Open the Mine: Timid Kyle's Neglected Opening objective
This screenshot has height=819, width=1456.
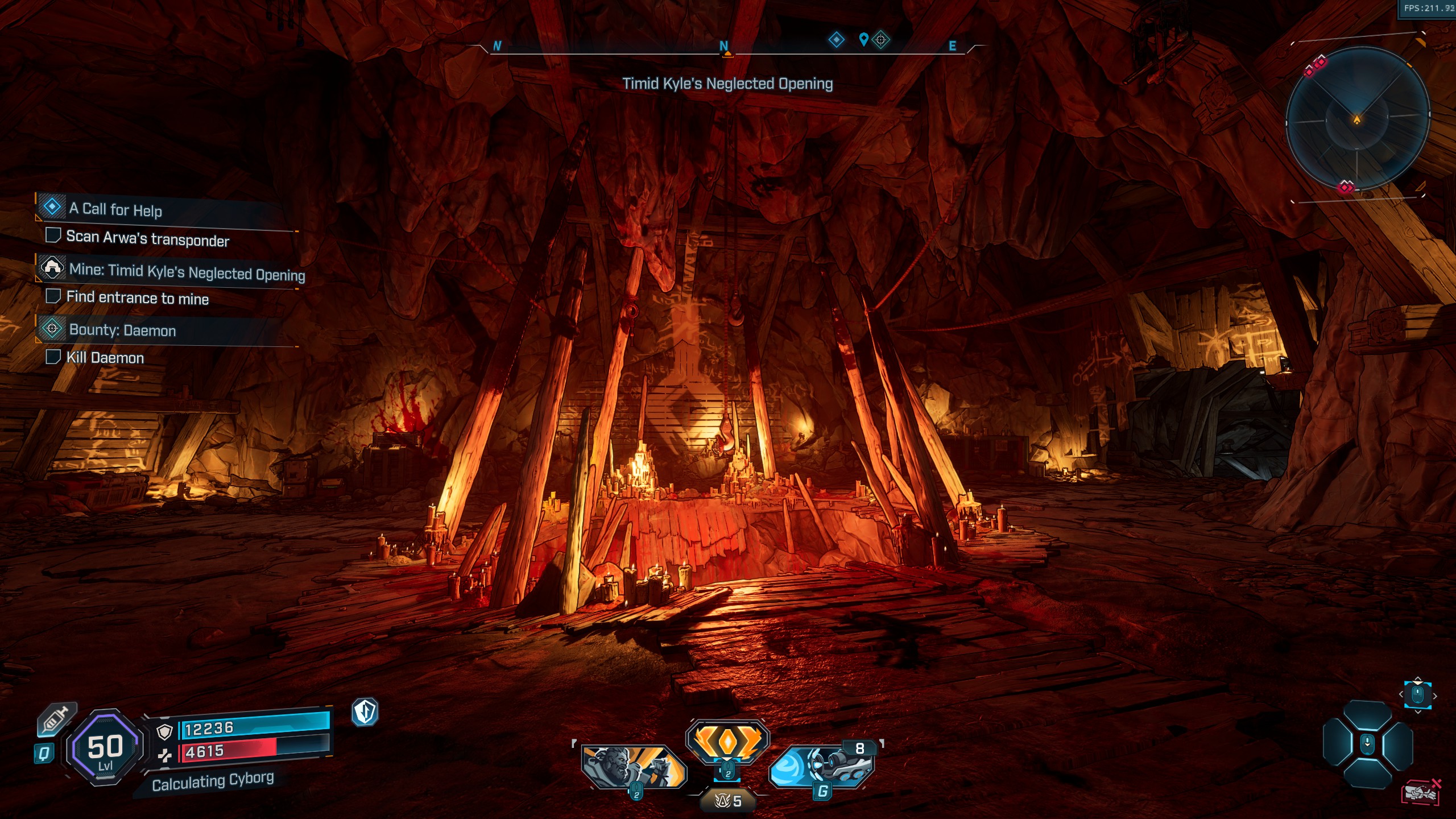tap(187, 272)
